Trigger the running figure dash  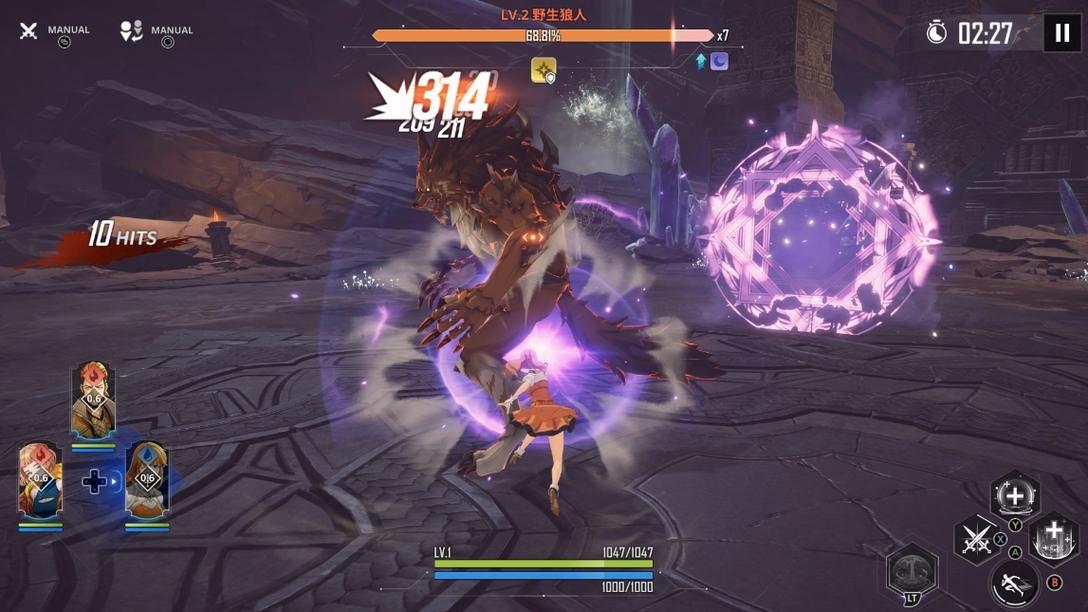(x=1015, y=583)
